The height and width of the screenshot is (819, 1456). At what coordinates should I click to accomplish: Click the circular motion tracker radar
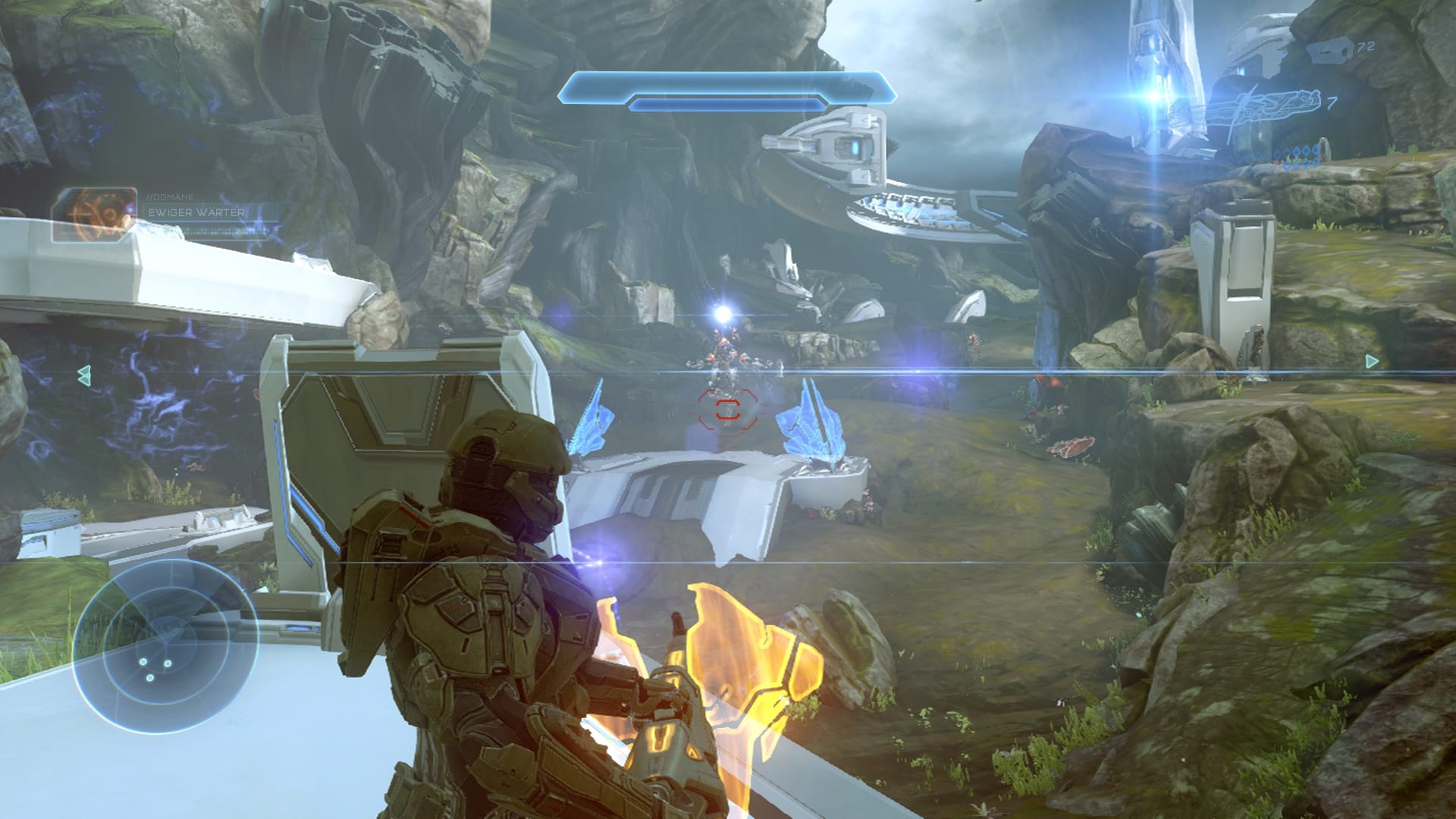pyautogui.click(x=165, y=647)
